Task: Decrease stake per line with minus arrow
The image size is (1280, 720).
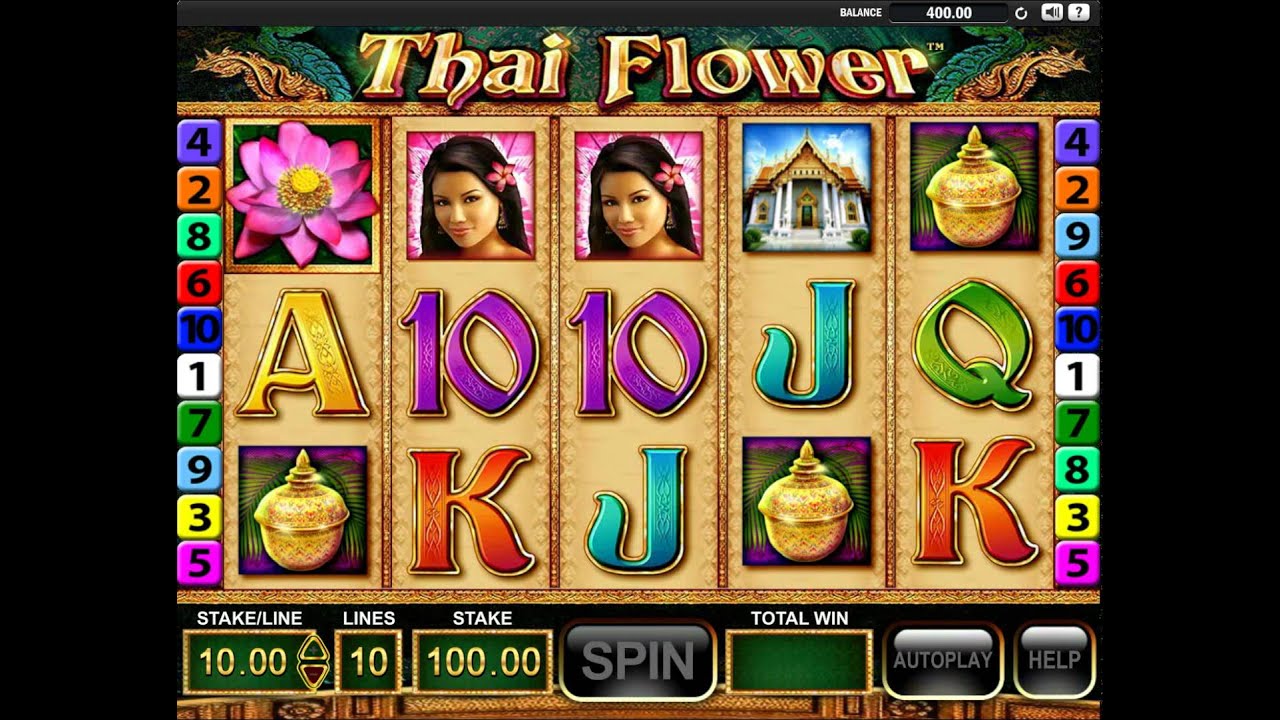Action: click(x=313, y=675)
